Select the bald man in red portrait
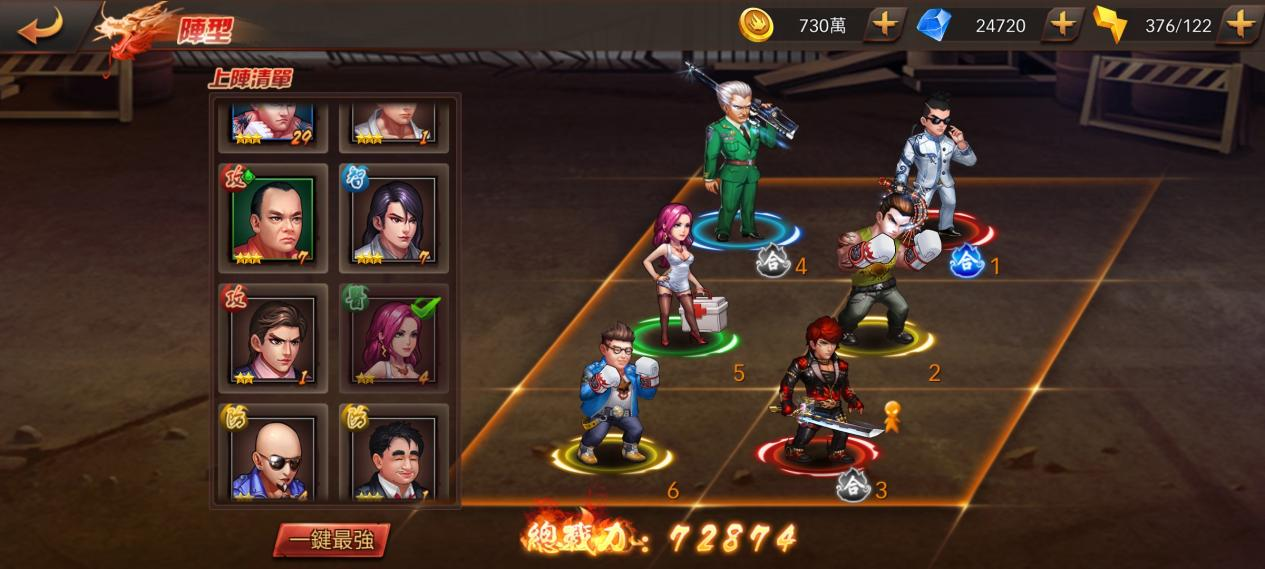 (273, 219)
